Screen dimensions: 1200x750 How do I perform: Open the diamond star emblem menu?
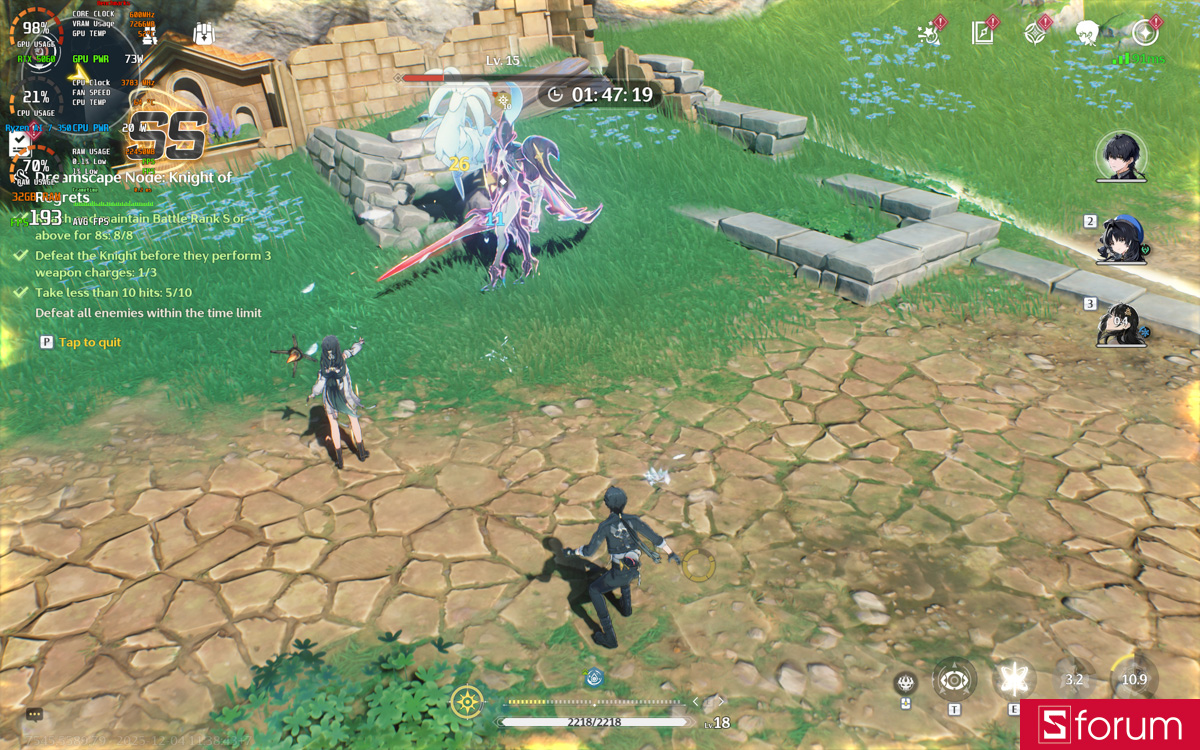(1036, 33)
